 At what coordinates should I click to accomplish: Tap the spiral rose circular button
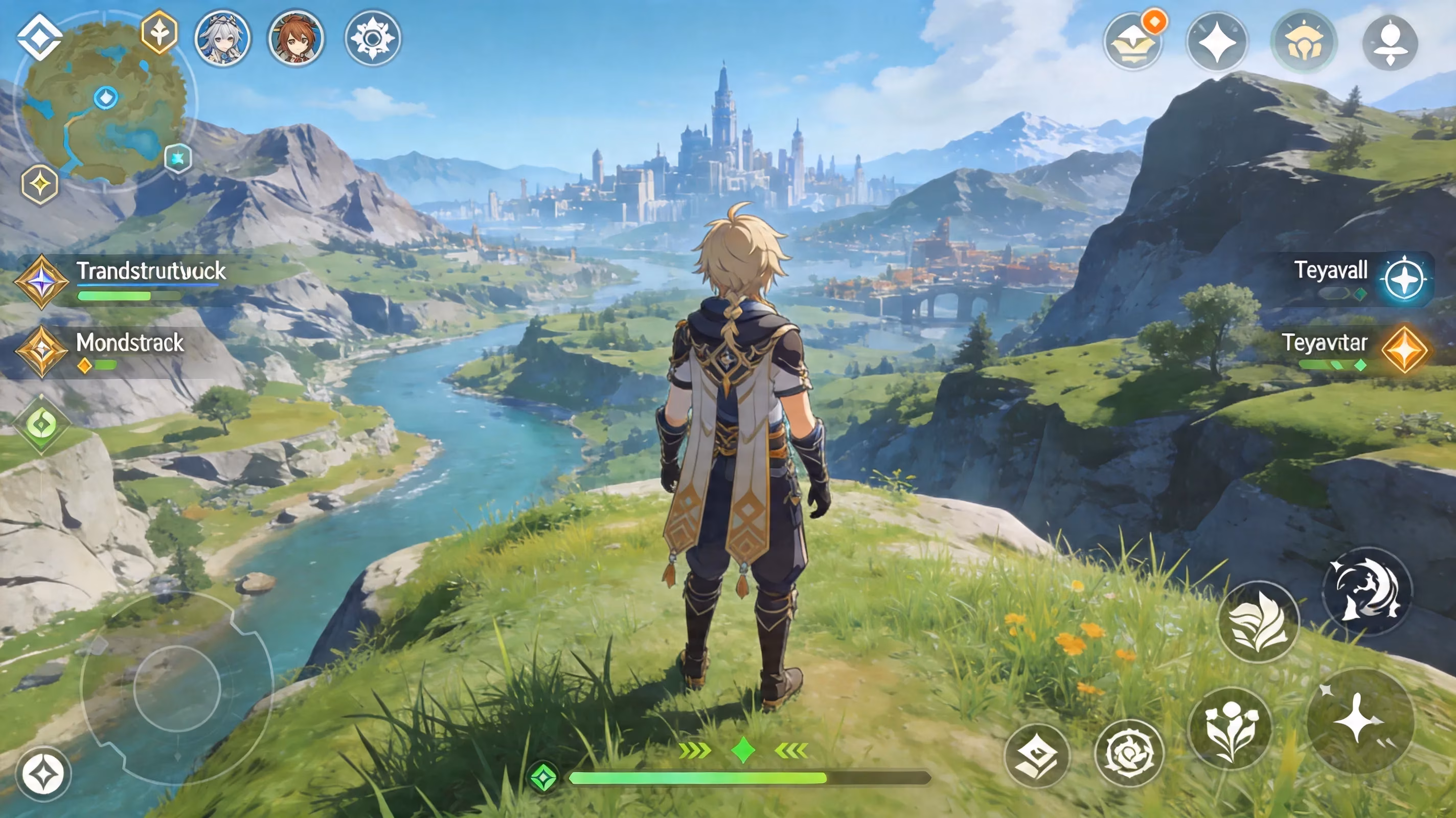[x=1129, y=753]
